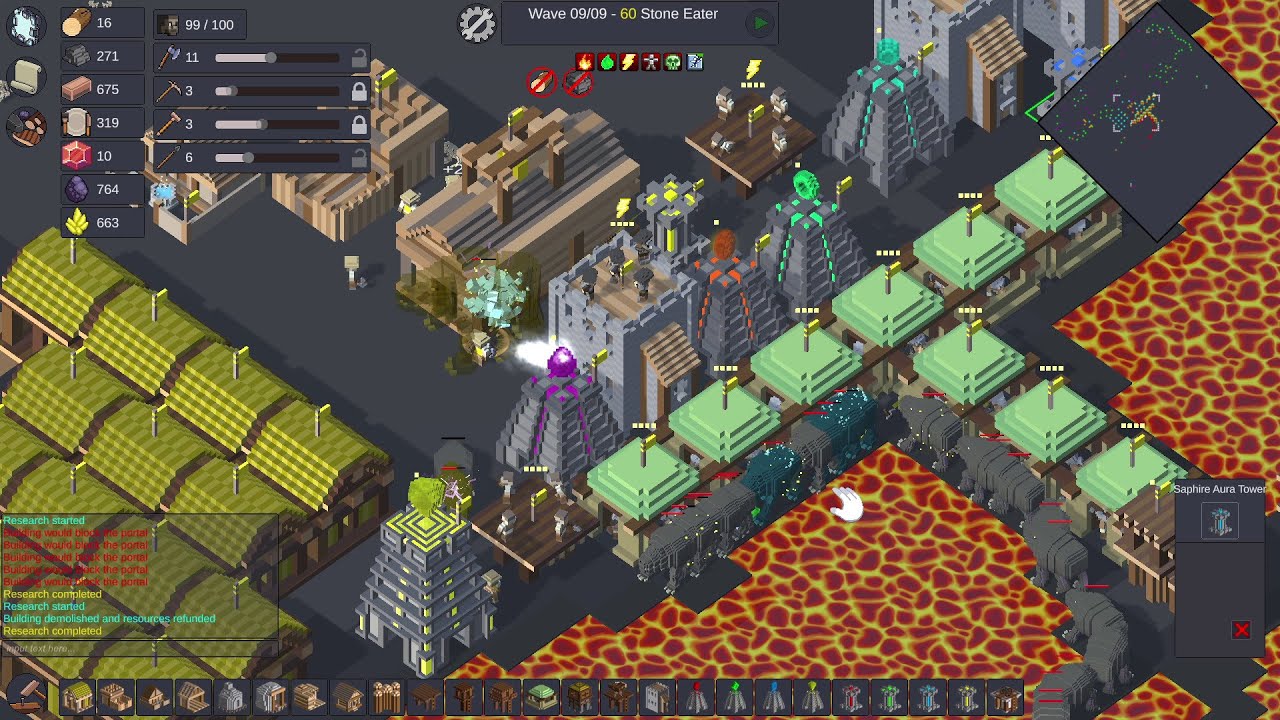Close the Saphire Aura Tower panel
This screenshot has height=720, width=1280.
point(1241,630)
